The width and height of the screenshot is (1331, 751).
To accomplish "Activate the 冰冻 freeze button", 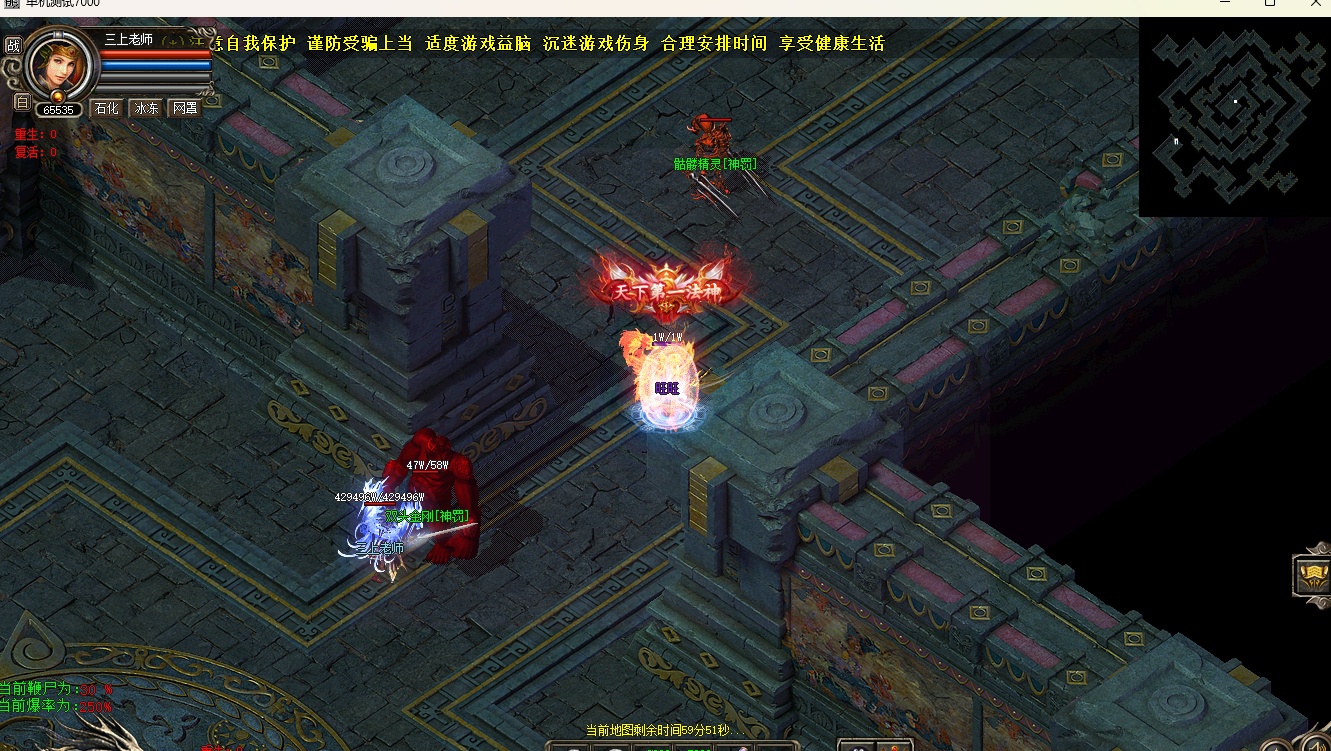I will point(147,108).
